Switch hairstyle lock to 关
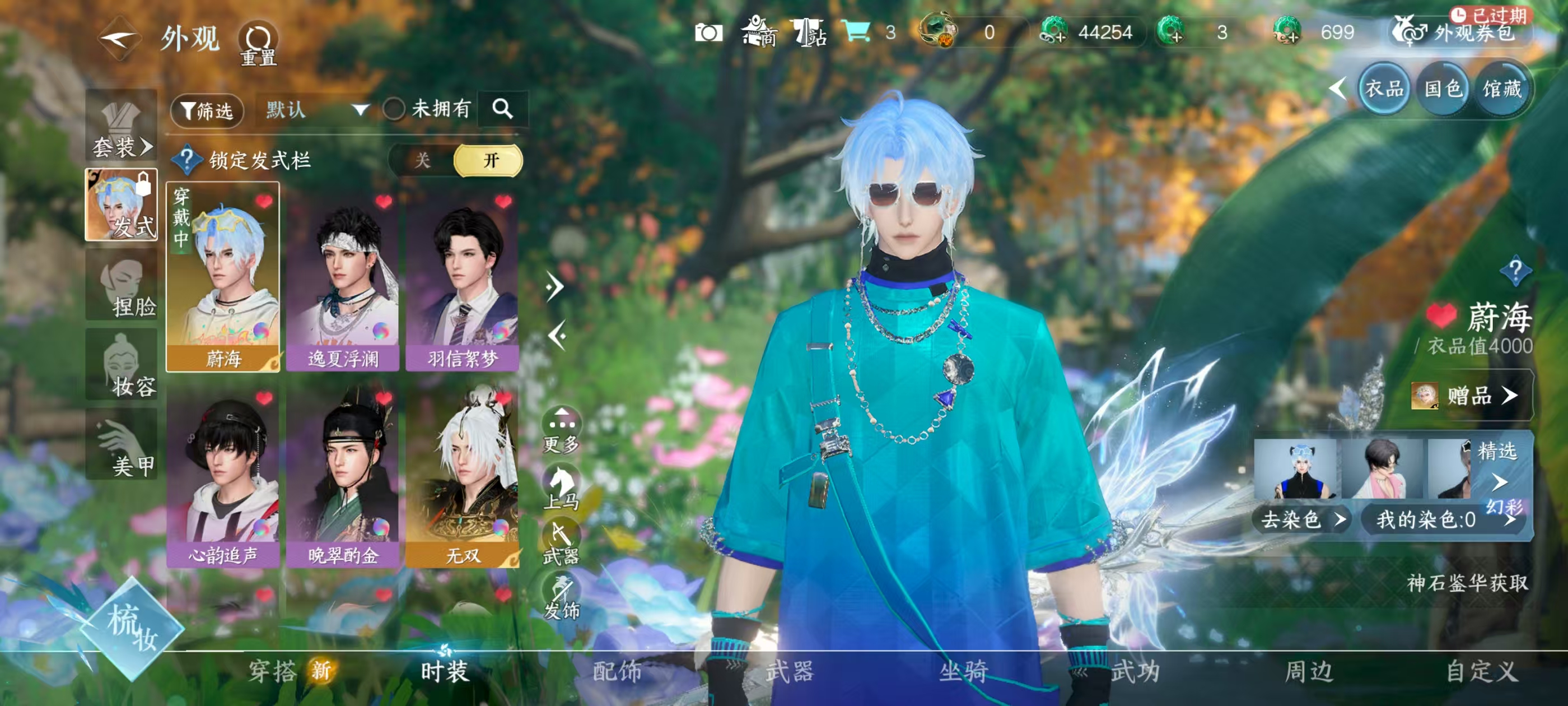Image resolution: width=1568 pixels, height=706 pixels. 422,160
